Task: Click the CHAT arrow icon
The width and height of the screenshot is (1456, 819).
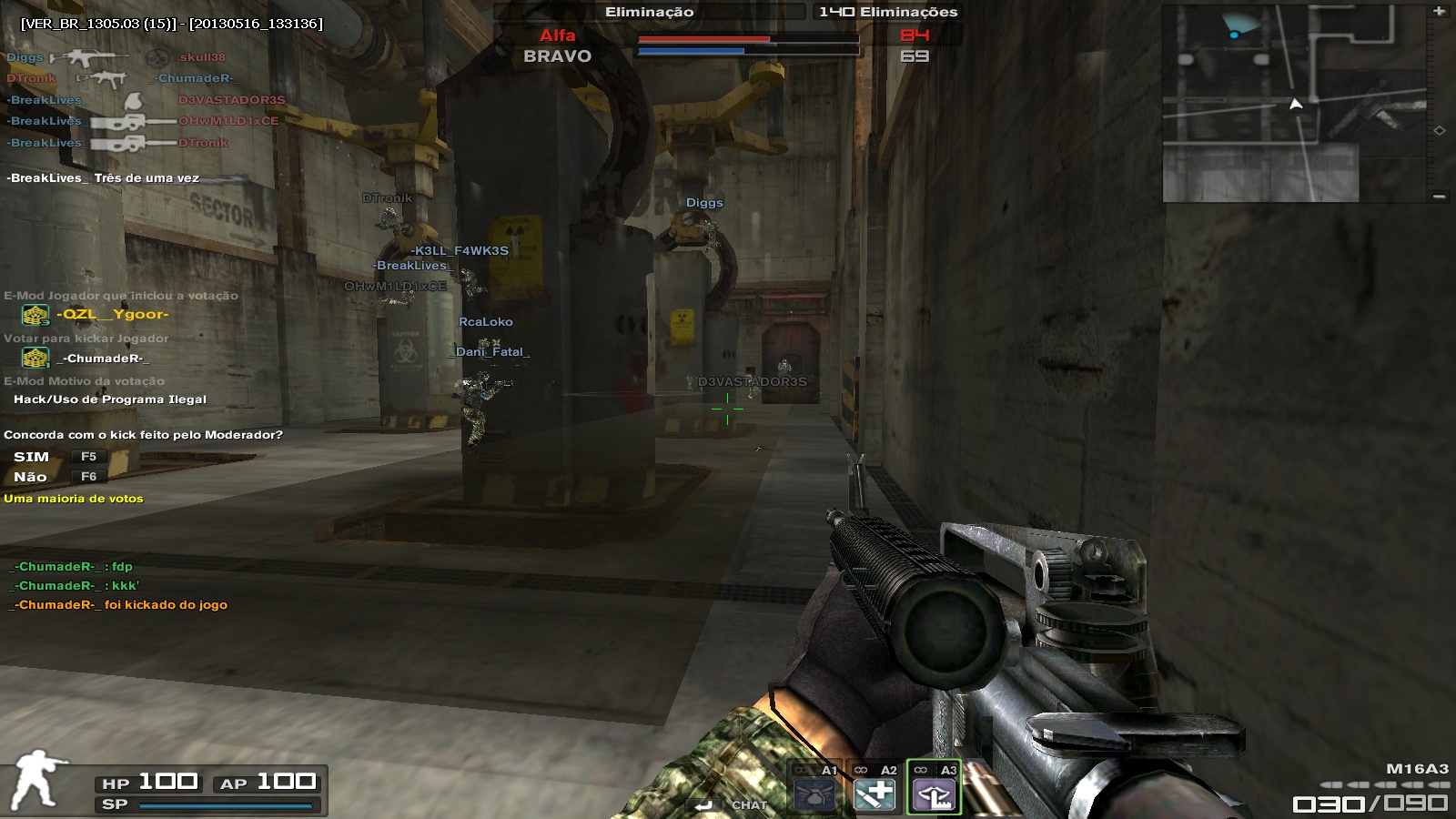Action: click(703, 804)
